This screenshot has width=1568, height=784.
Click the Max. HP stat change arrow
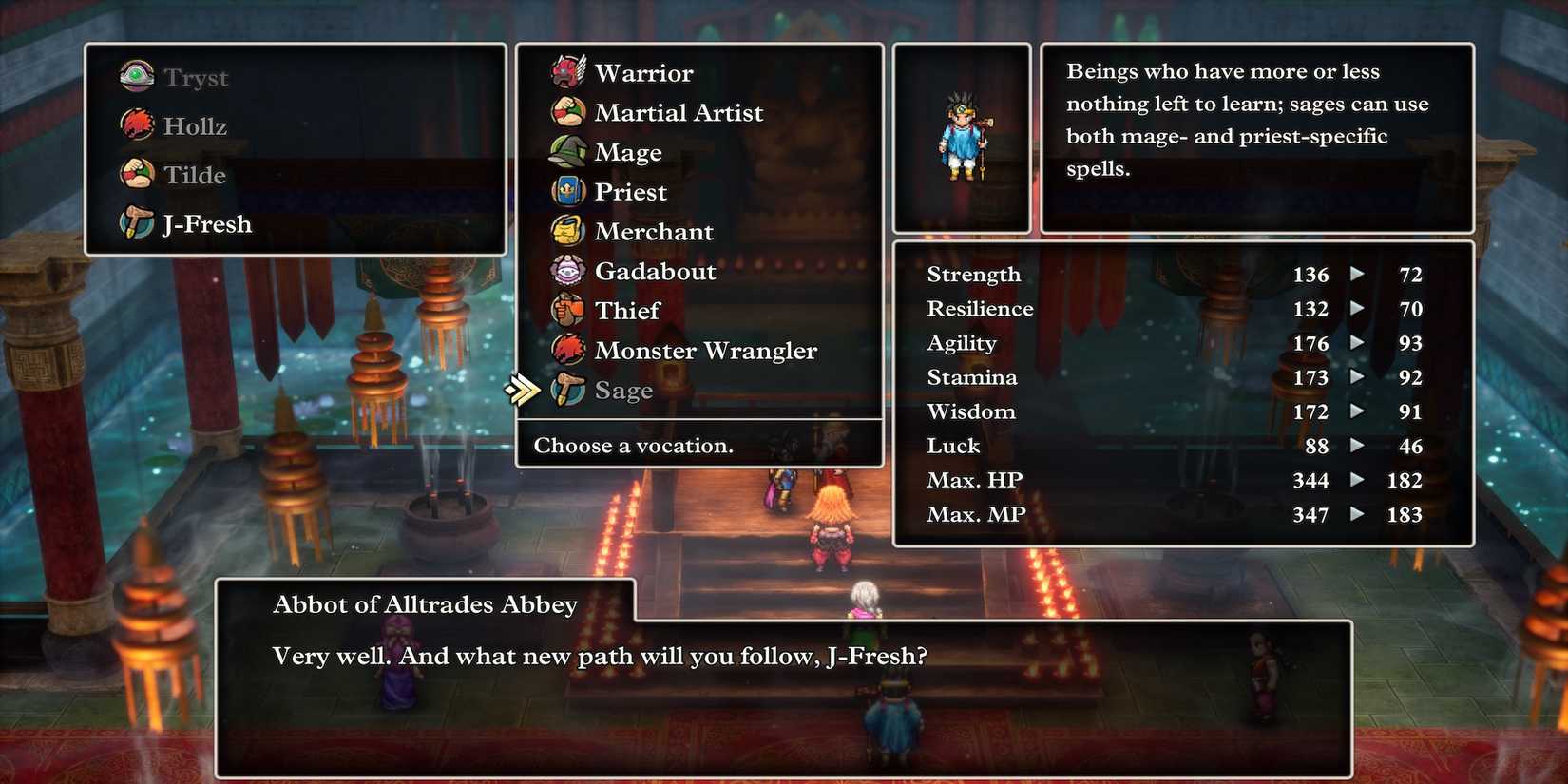click(1357, 480)
